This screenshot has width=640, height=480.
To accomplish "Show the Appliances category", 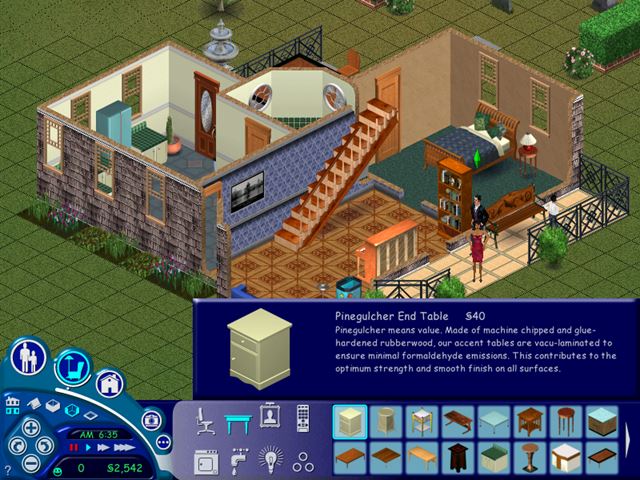I will coord(205,460).
